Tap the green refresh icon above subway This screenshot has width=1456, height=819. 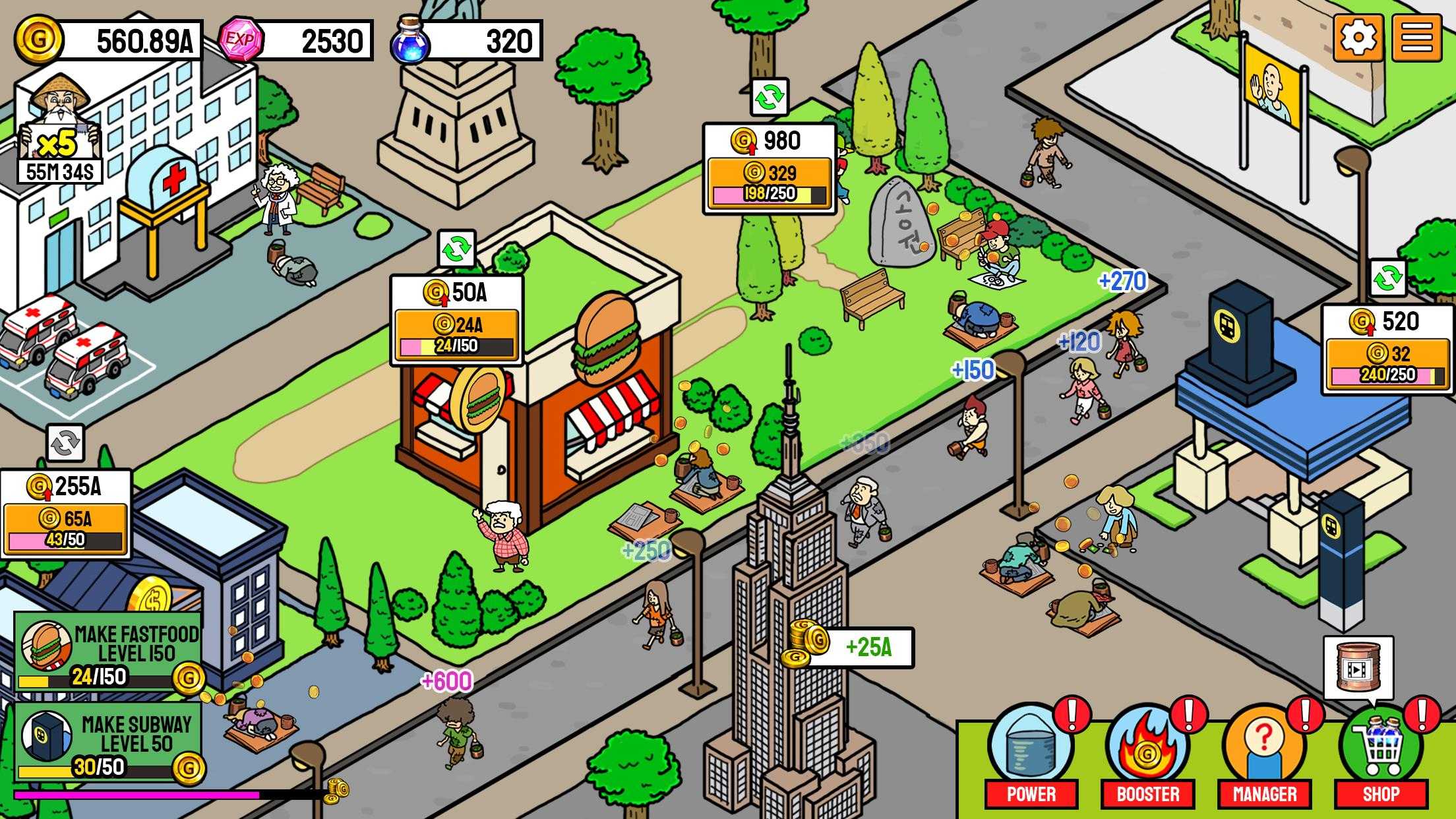tap(1387, 278)
